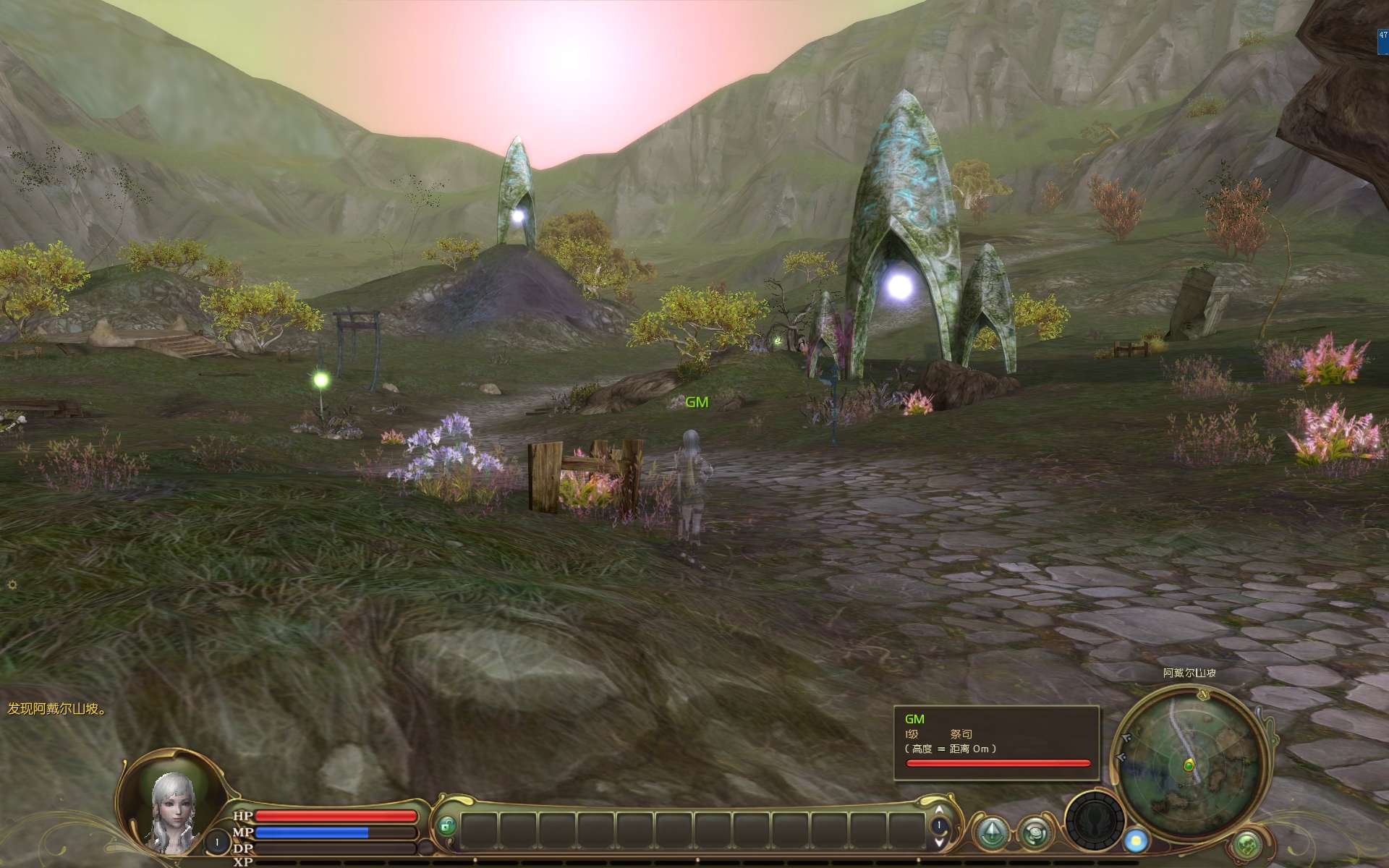The width and height of the screenshot is (1389, 868).
Task: Toggle the green hotbar lock icon
Action: pyautogui.click(x=447, y=826)
